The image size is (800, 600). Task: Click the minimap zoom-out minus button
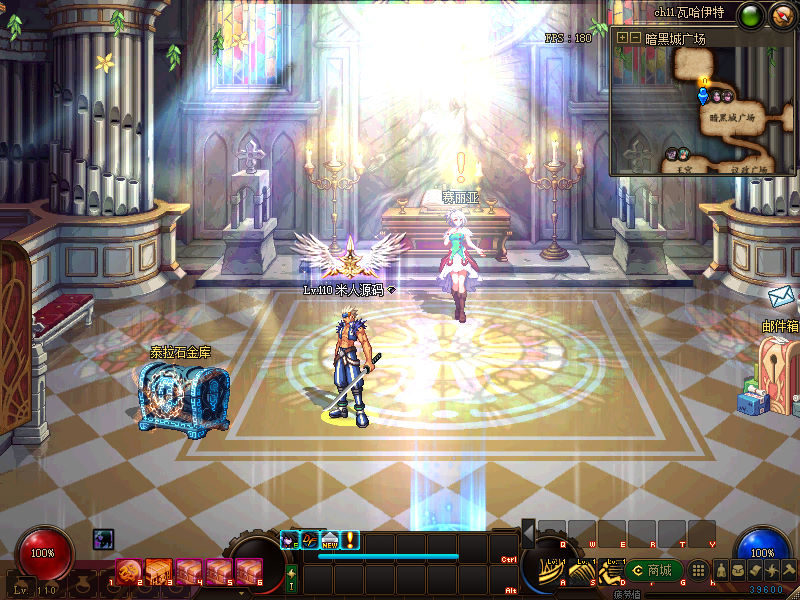click(635, 38)
